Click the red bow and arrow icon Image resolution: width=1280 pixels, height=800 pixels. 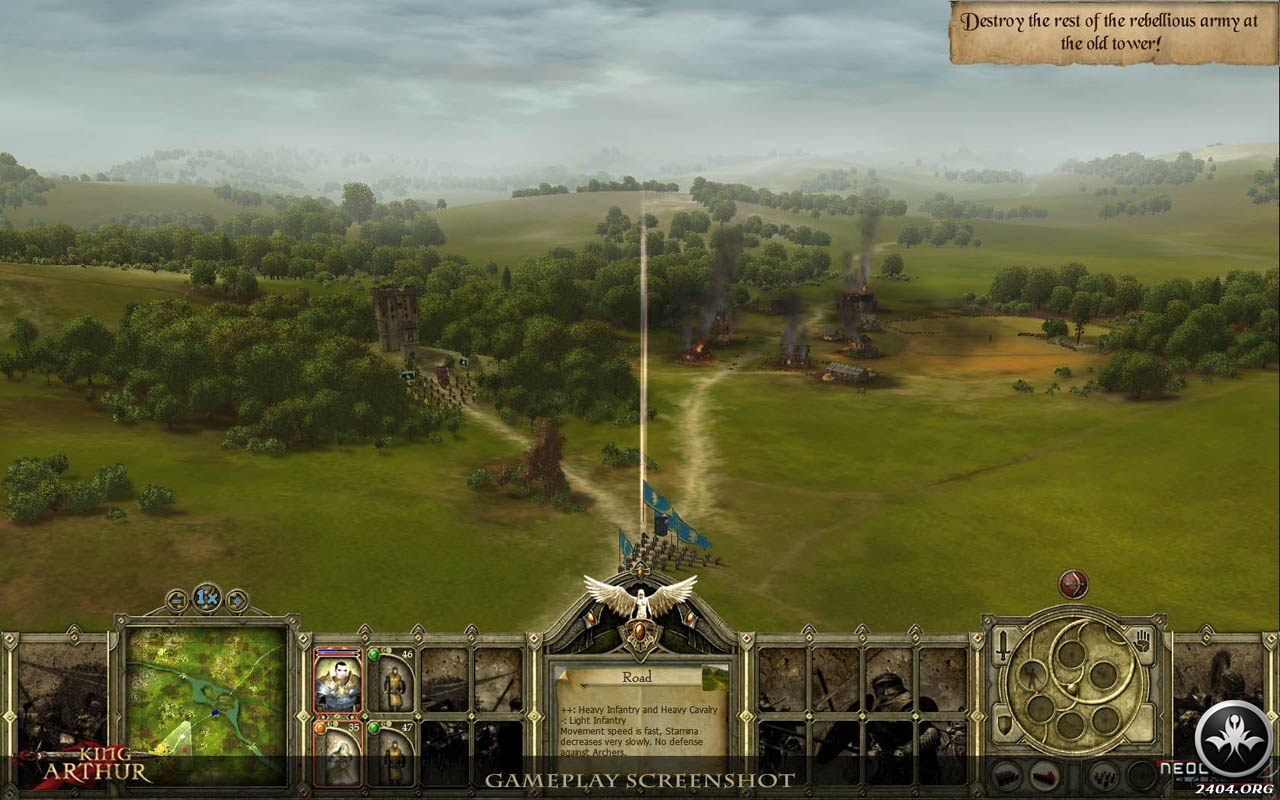tap(1073, 584)
